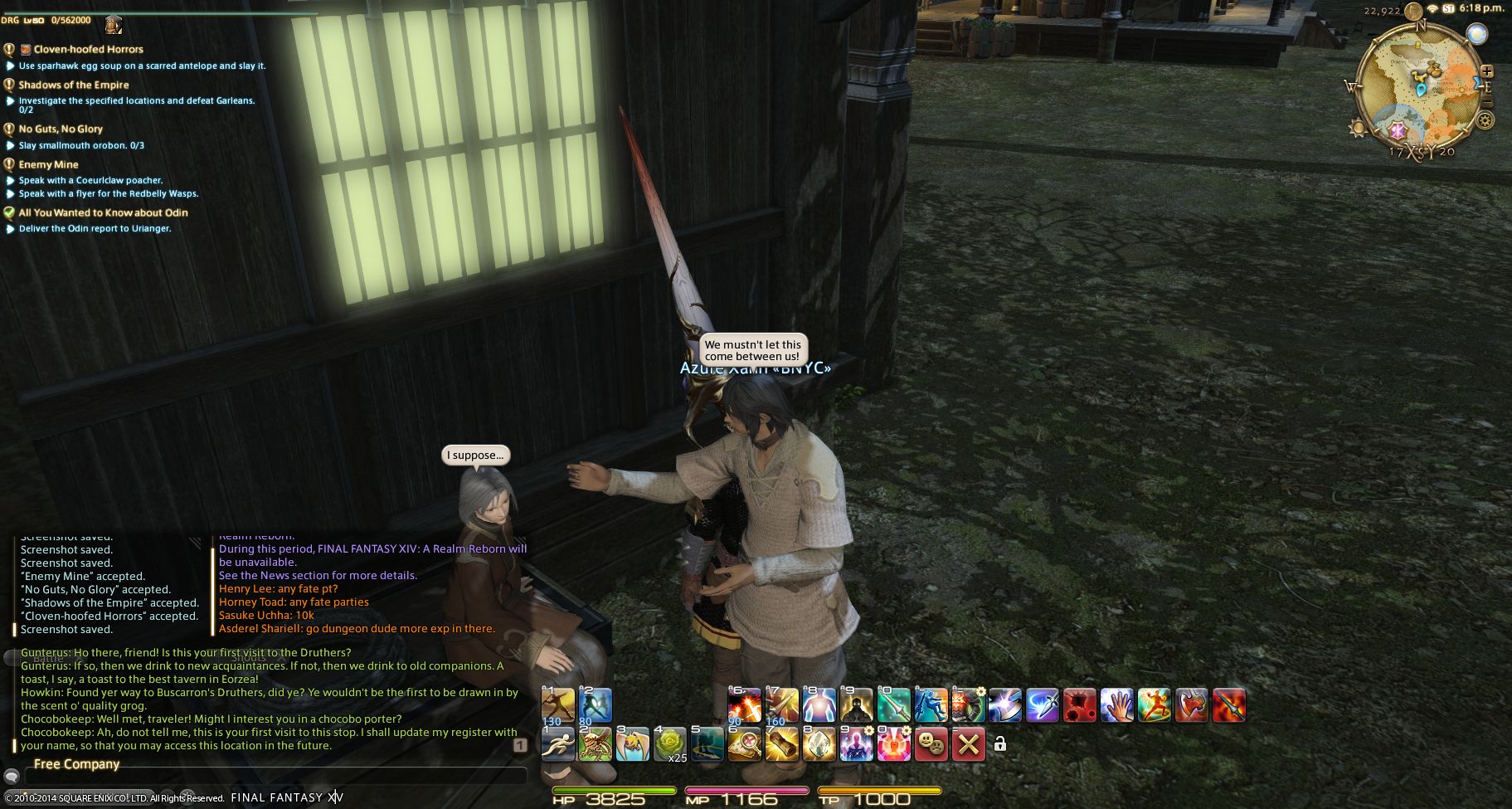This screenshot has width=1512, height=809.
Task: Toggle the hotbar padlock lock
Action: click(1000, 744)
